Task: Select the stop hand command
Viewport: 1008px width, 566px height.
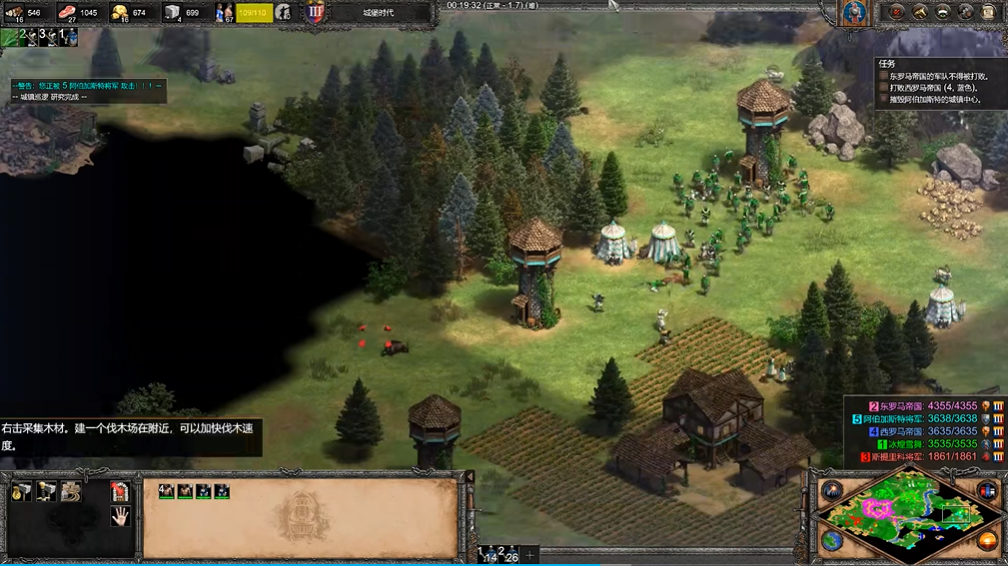Action: [x=120, y=516]
